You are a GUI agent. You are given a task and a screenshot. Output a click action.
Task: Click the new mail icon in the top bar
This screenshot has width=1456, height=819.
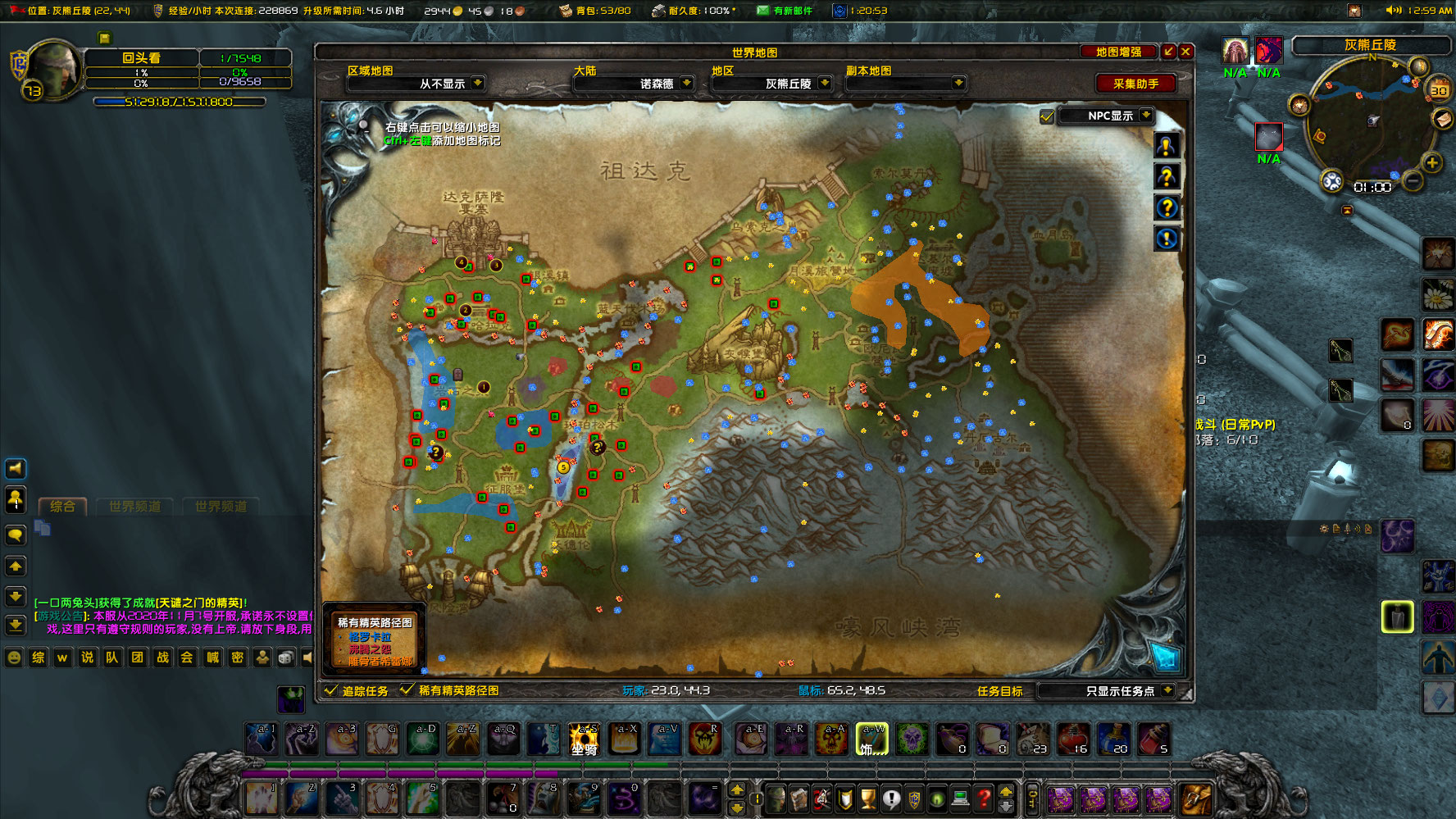[761, 11]
